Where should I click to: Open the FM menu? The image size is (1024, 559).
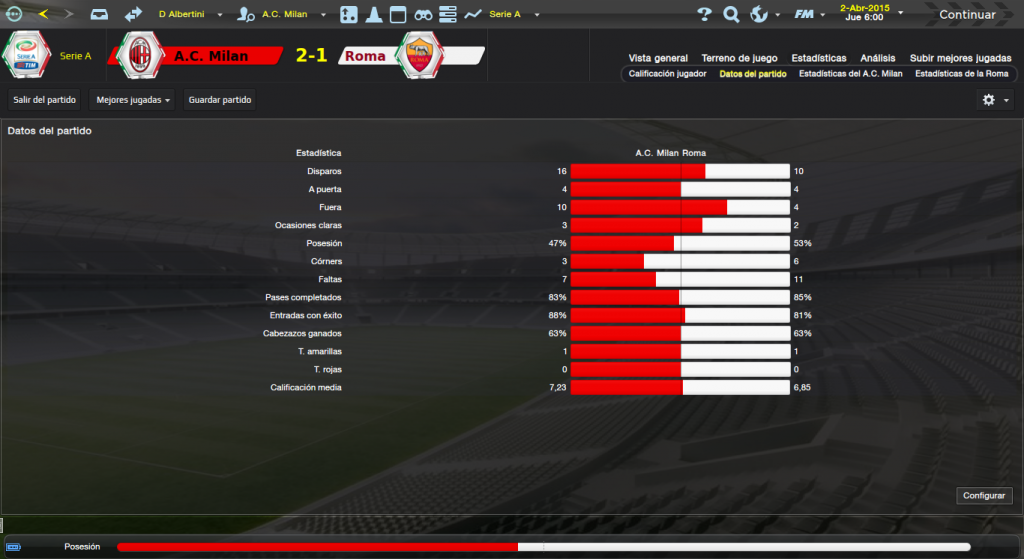(808, 15)
